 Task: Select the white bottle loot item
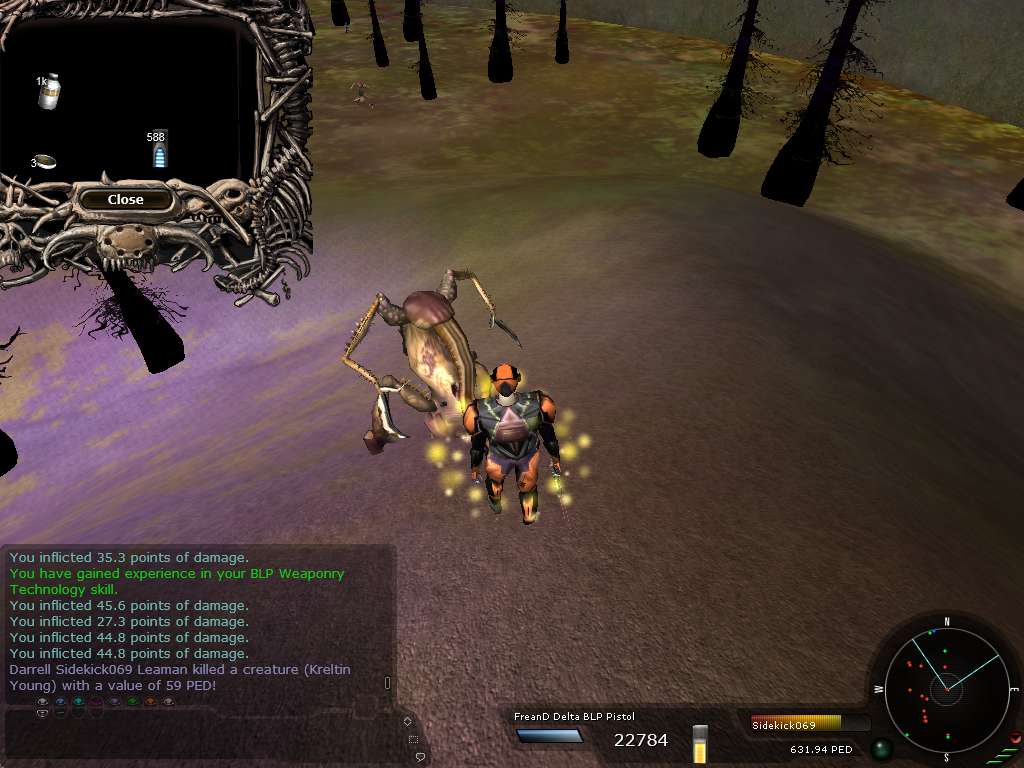click(x=48, y=91)
